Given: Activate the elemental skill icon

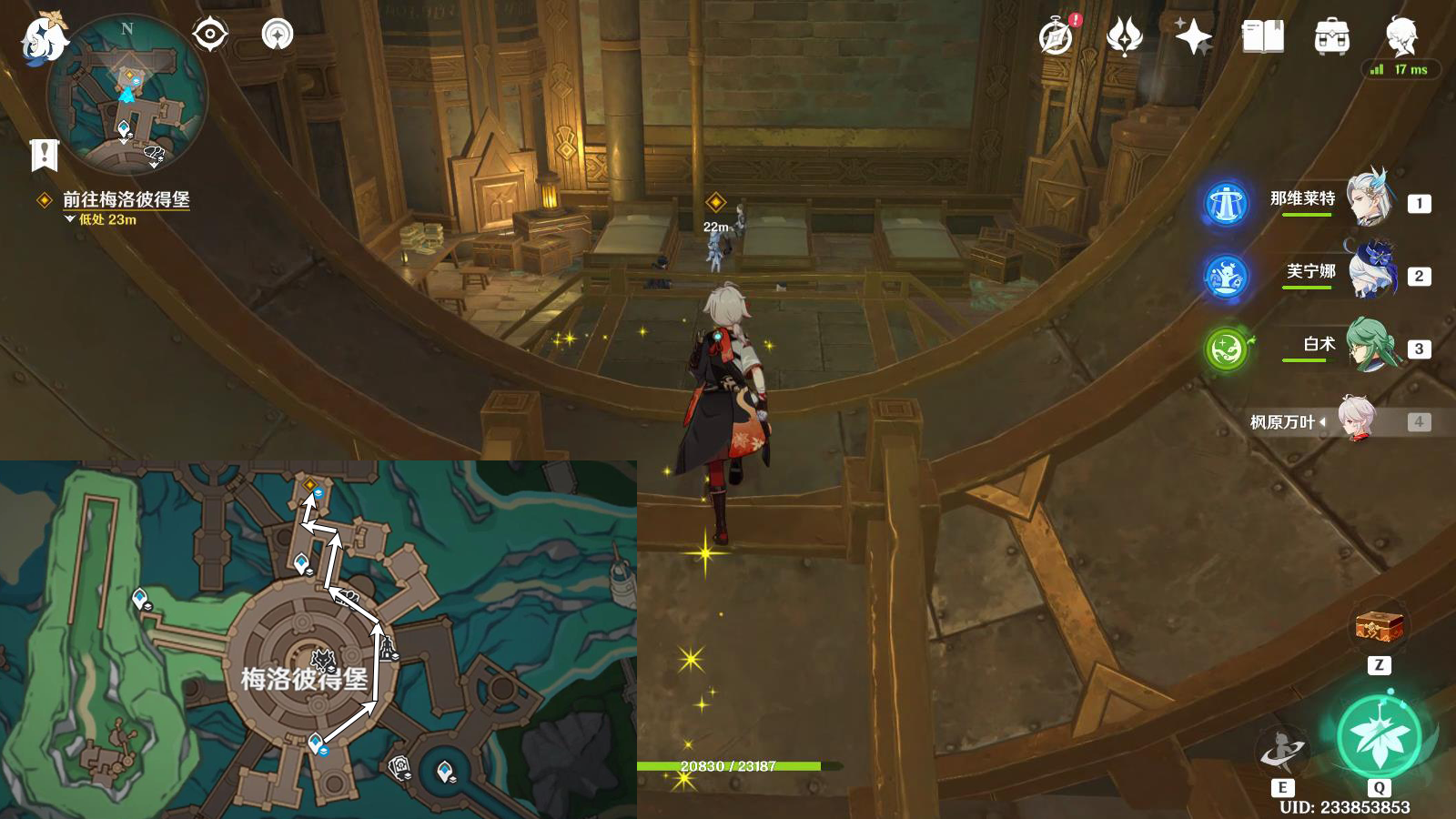Looking at the screenshot, I should pos(1282,751).
